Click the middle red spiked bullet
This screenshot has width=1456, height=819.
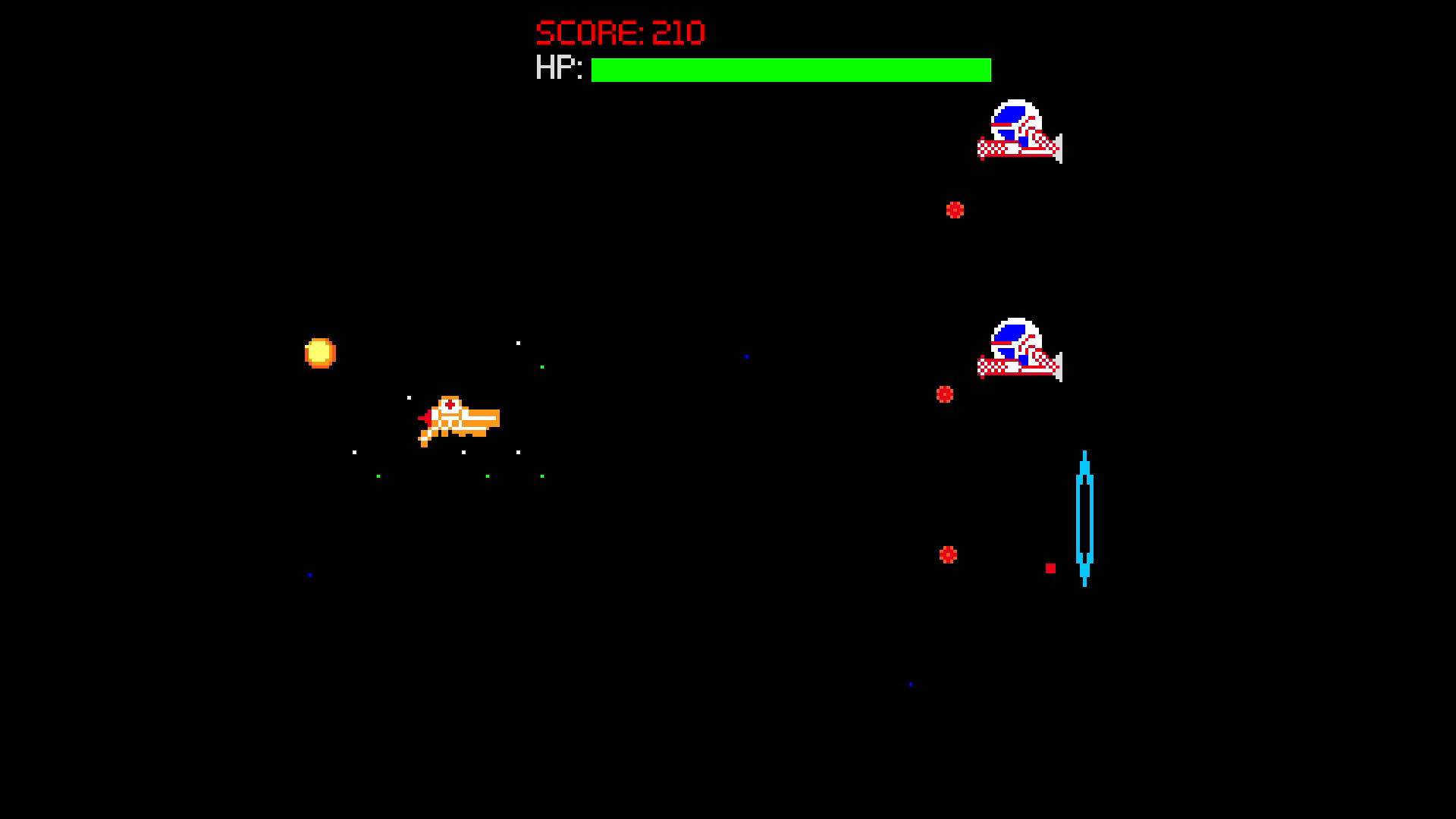[x=945, y=394]
